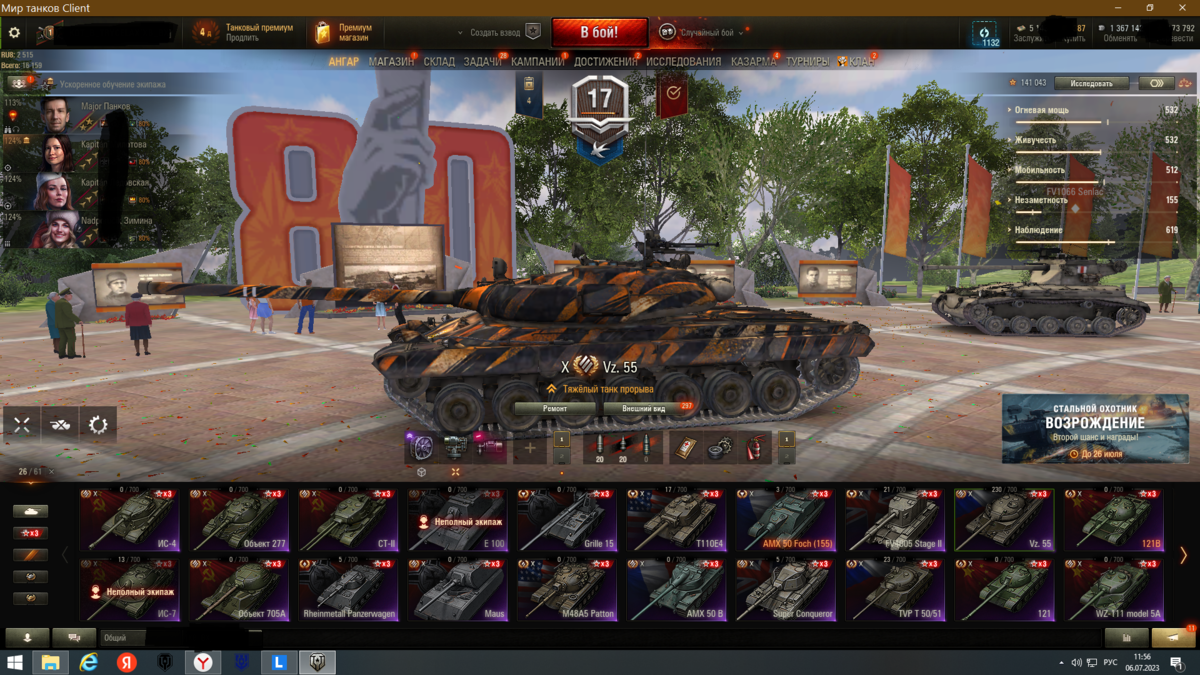
Task: Click the Ремонт button under the tank
Action: 555,408
